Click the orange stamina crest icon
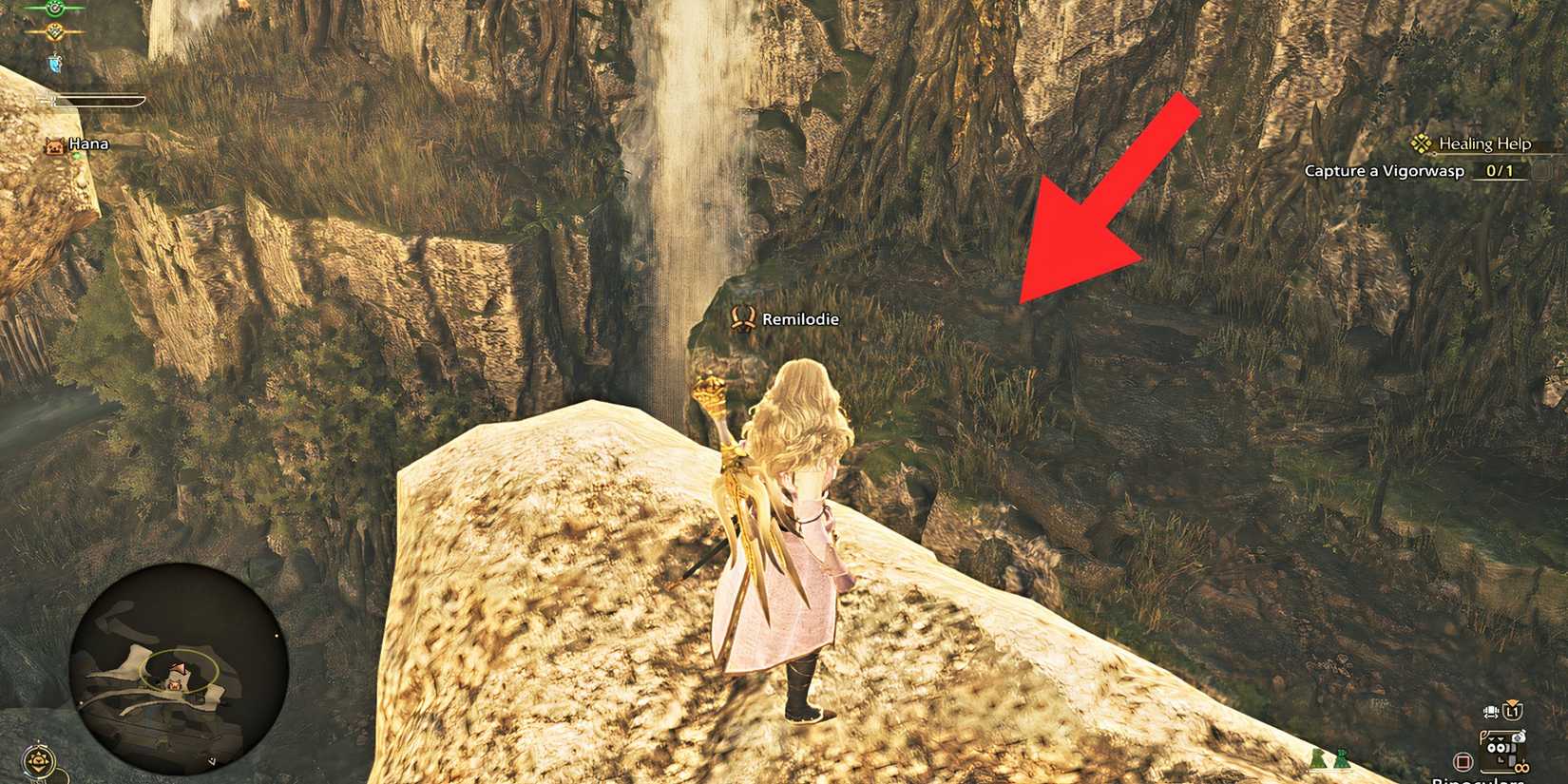Viewport: 1568px width, 784px height. point(54,31)
